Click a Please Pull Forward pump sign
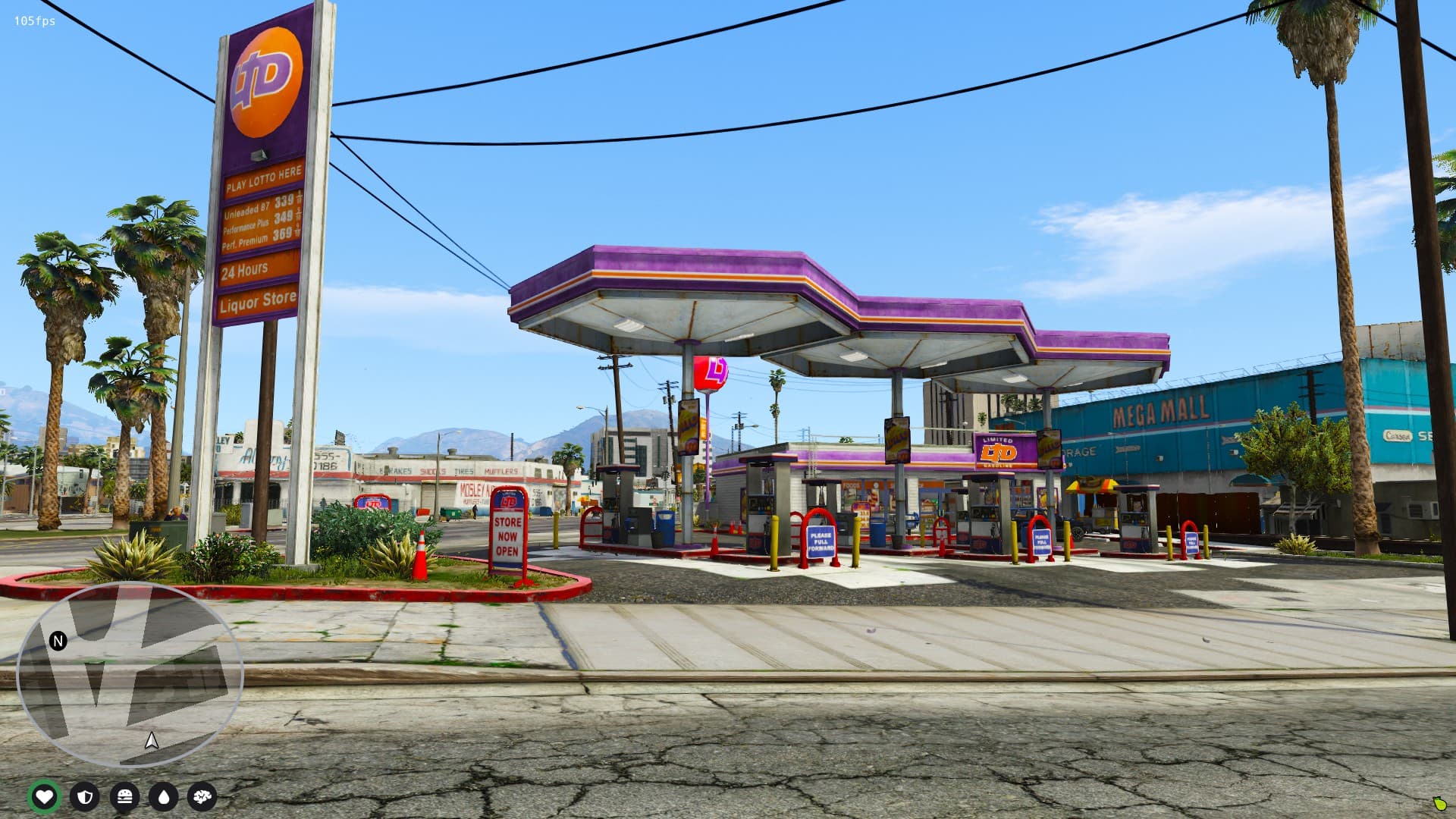This screenshot has width=1456, height=819. coord(820,543)
